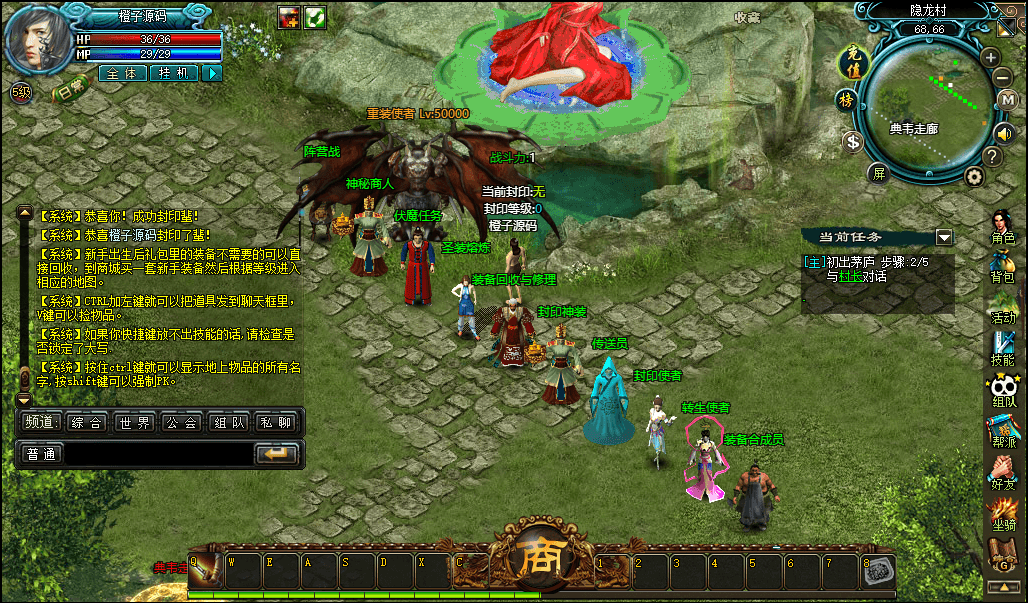Image resolution: width=1028 pixels, height=603 pixels.
Task: Click the chat send arrow button
Action: pos(277,454)
